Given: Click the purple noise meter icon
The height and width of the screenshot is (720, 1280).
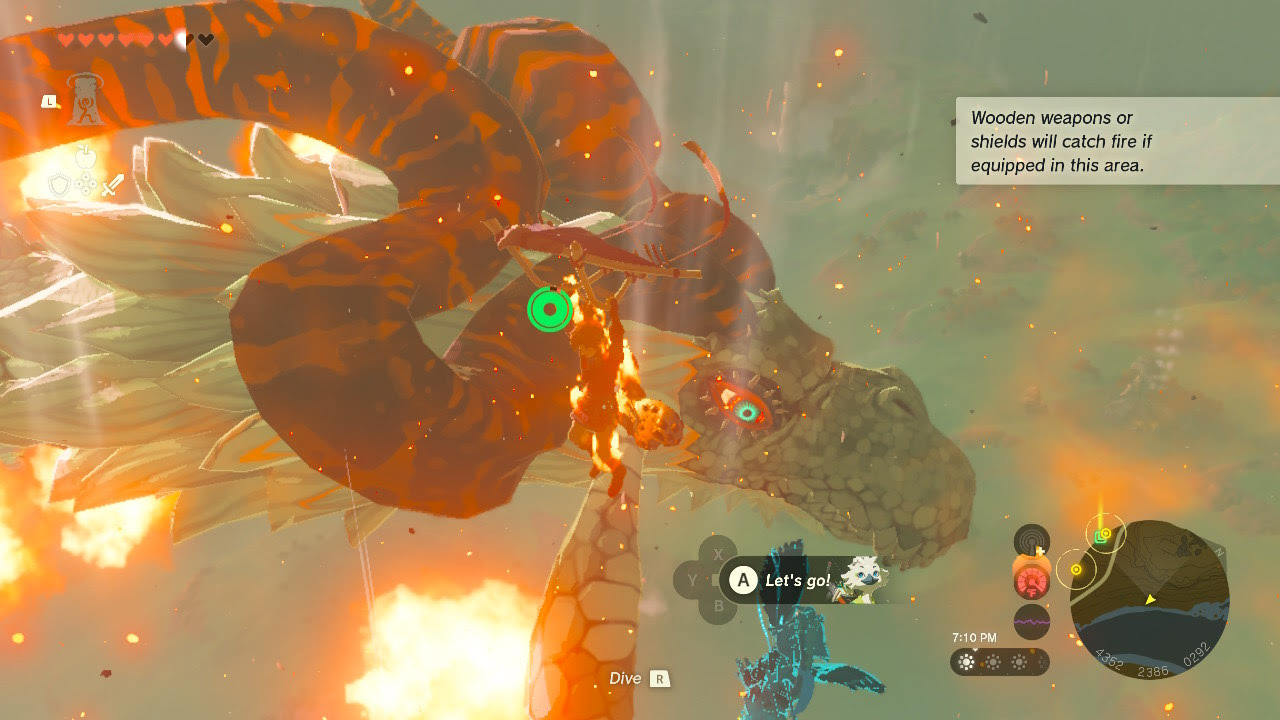Looking at the screenshot, I should tap(1032, 621).
